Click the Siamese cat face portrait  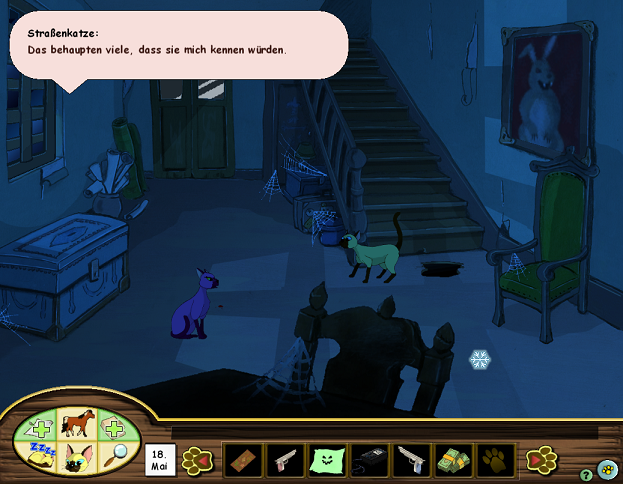tap(76, 458)
